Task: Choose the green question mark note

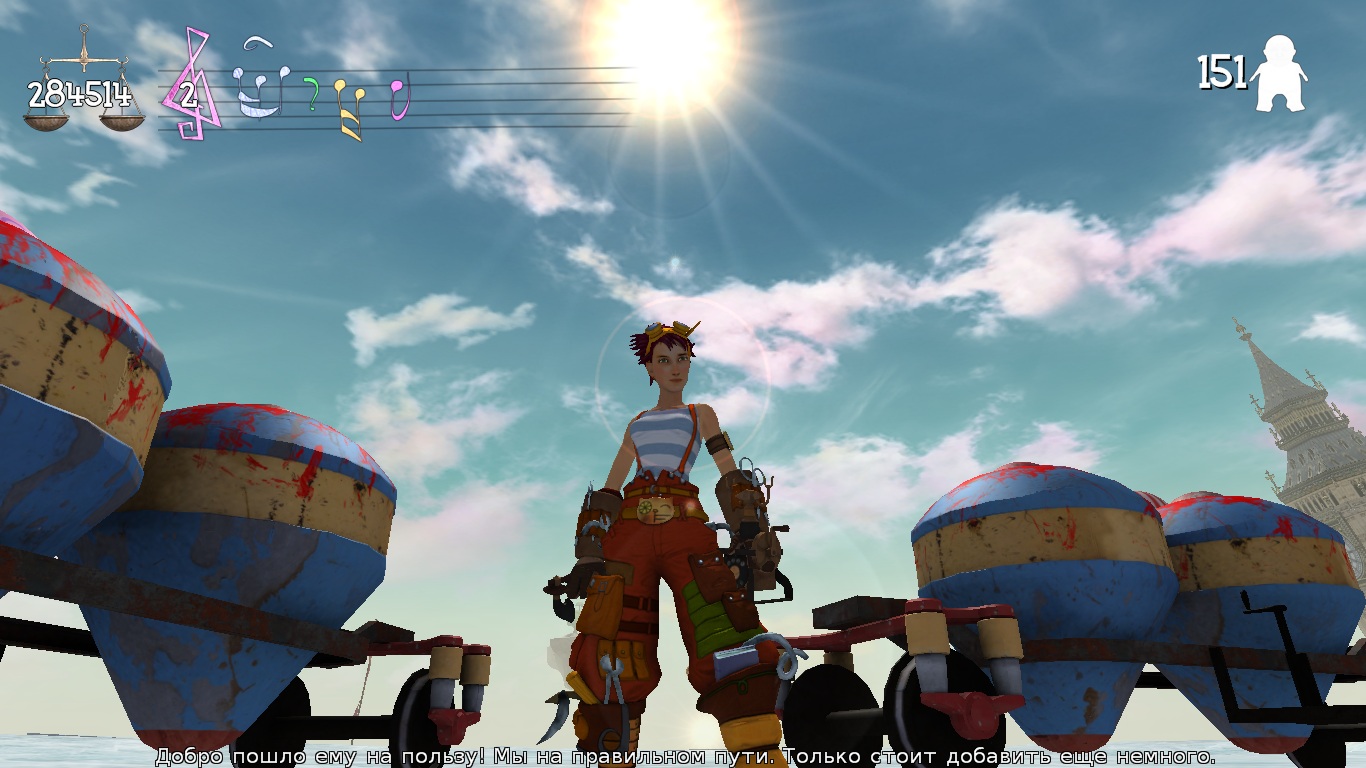Action: click(311, 94)
